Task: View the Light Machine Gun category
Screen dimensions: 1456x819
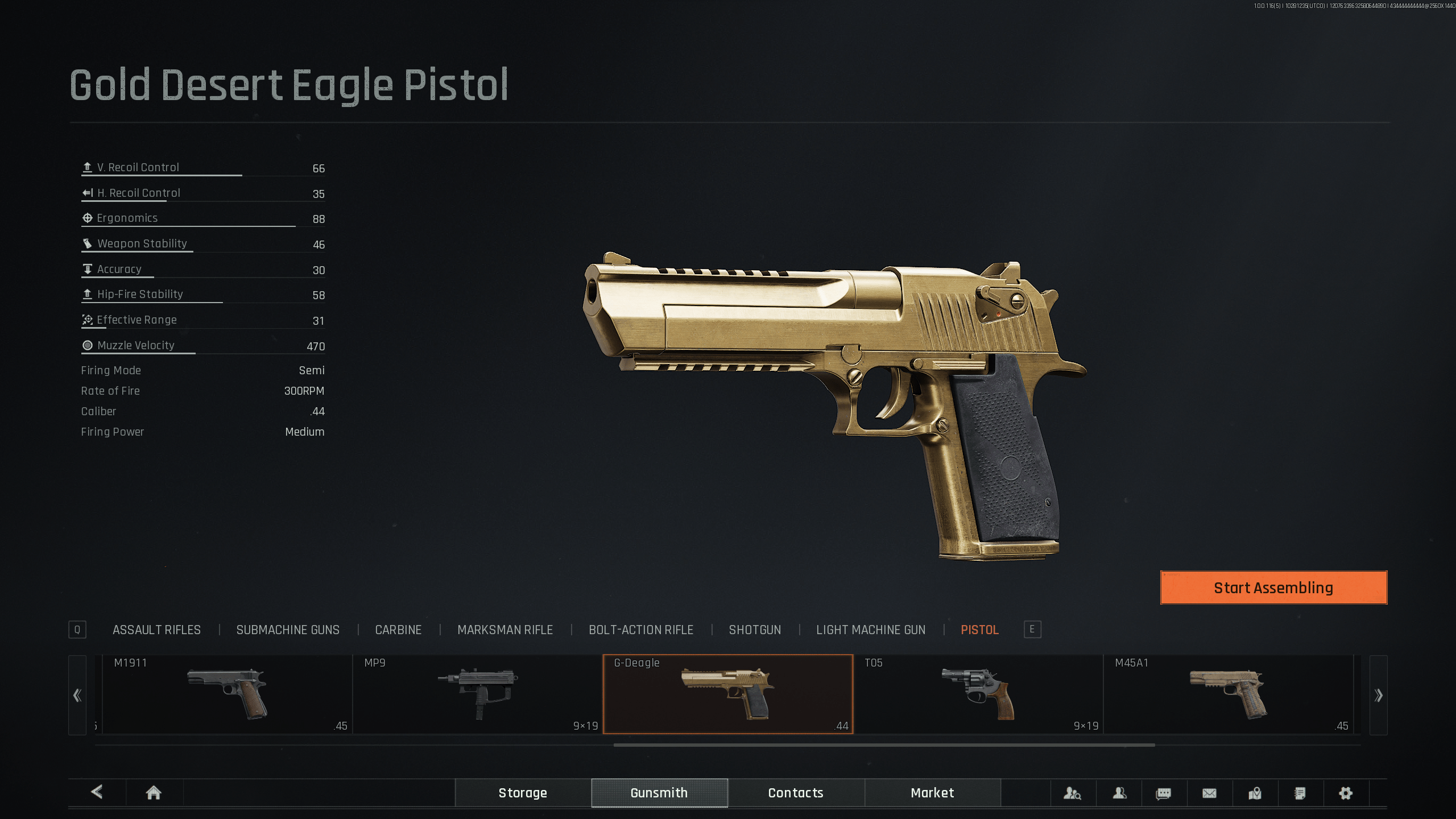Action: click(871, 630)
